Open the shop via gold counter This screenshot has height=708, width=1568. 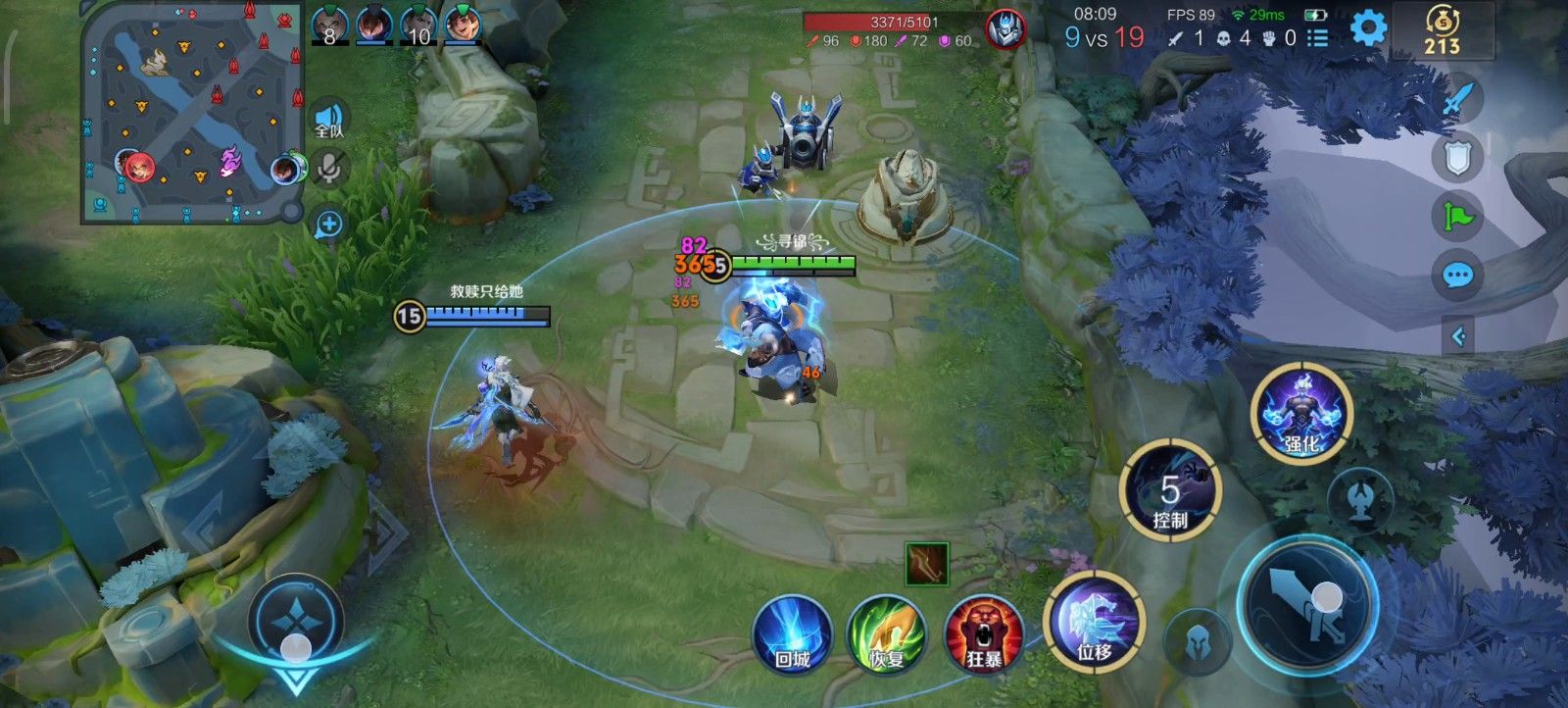[1442, 30]
